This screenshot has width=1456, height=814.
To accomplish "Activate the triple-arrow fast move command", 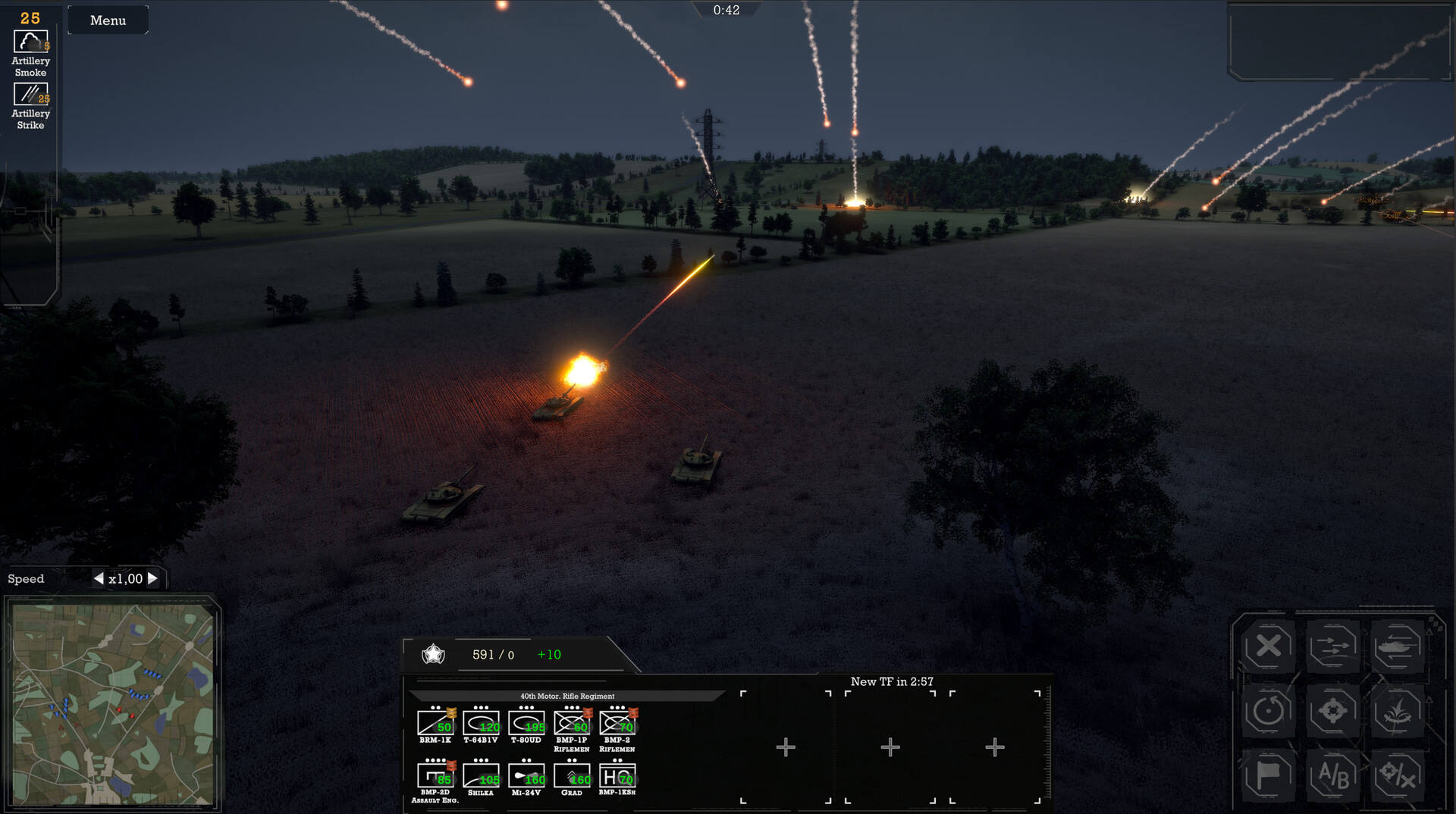I will click(x=1332, y=647).
